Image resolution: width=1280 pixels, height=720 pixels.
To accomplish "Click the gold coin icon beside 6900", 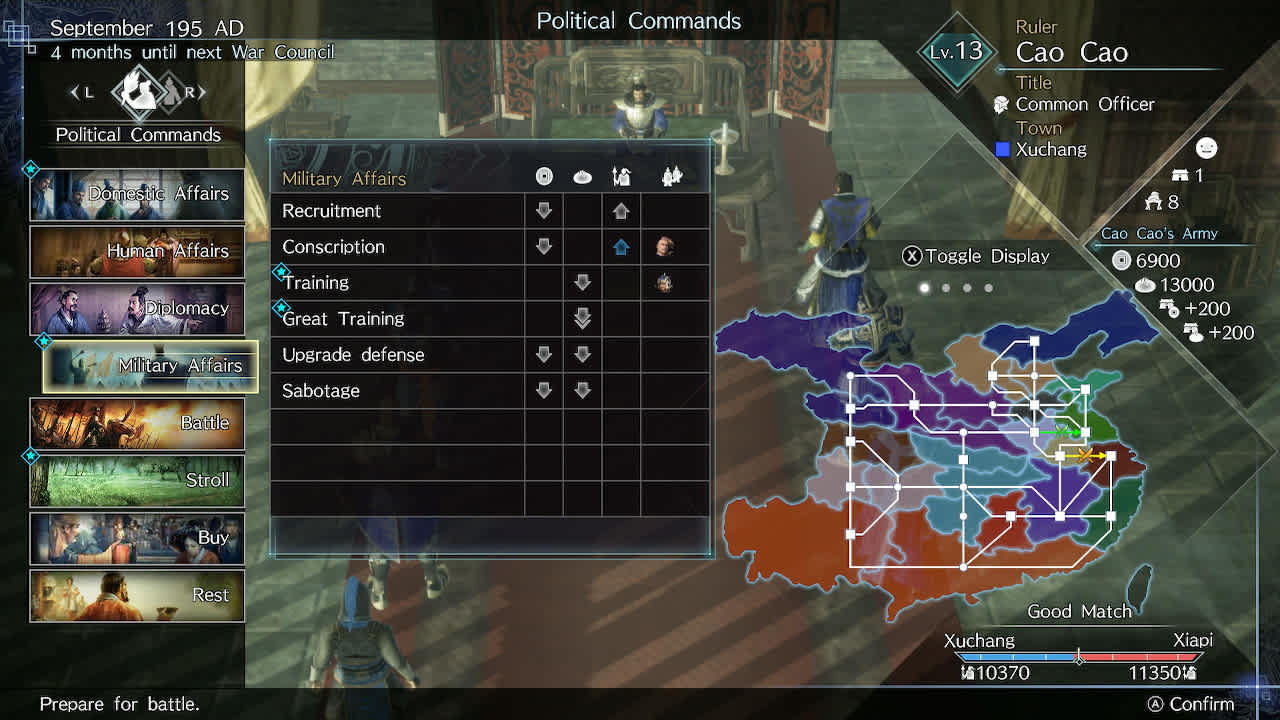I will coord(1124,261).
